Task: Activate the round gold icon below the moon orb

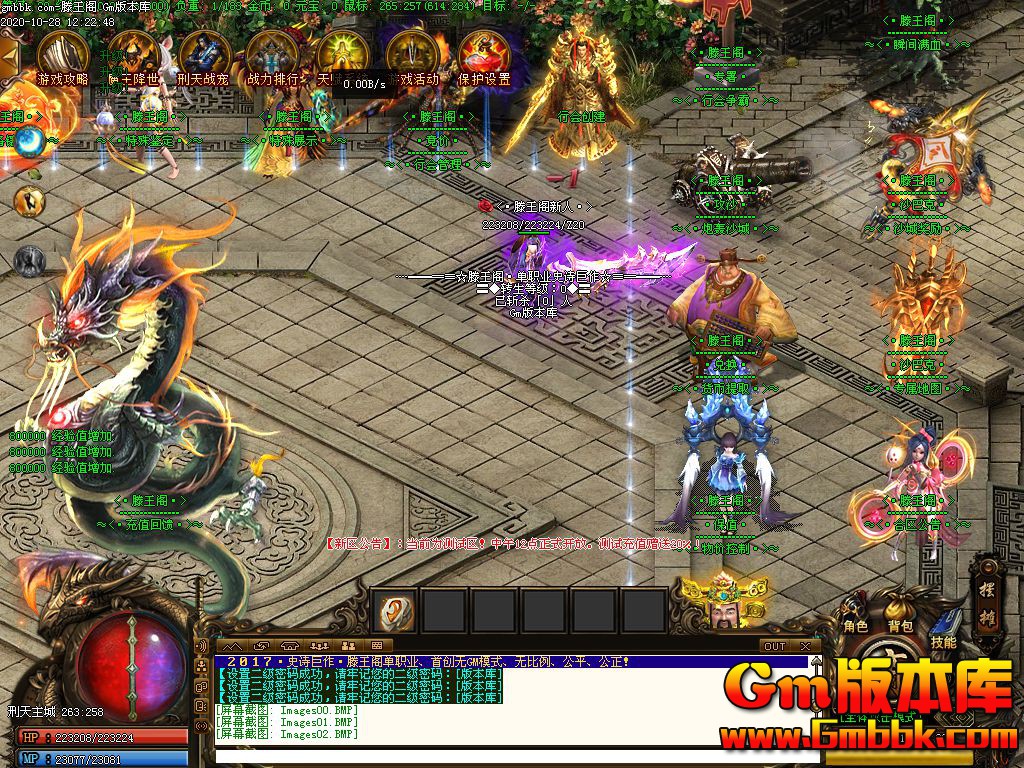Action: [29, 201]
